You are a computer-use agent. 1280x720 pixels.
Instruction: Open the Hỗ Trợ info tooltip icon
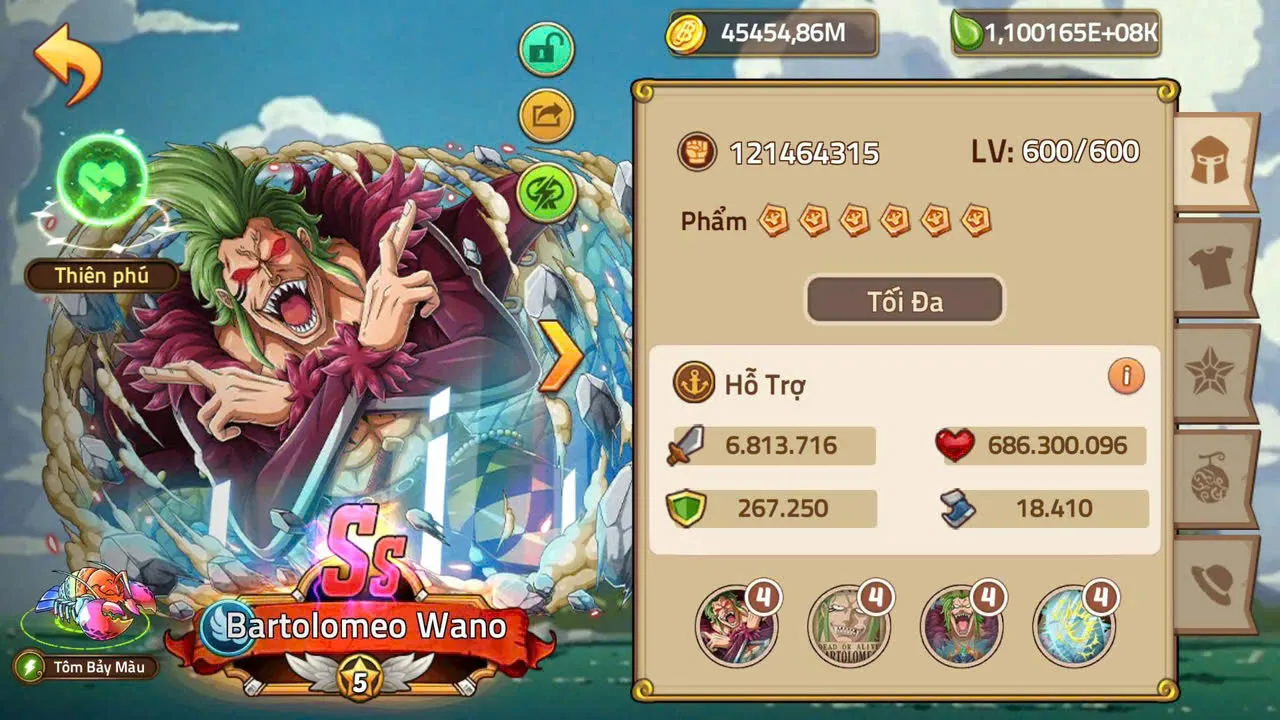(x=1127, y=374)
